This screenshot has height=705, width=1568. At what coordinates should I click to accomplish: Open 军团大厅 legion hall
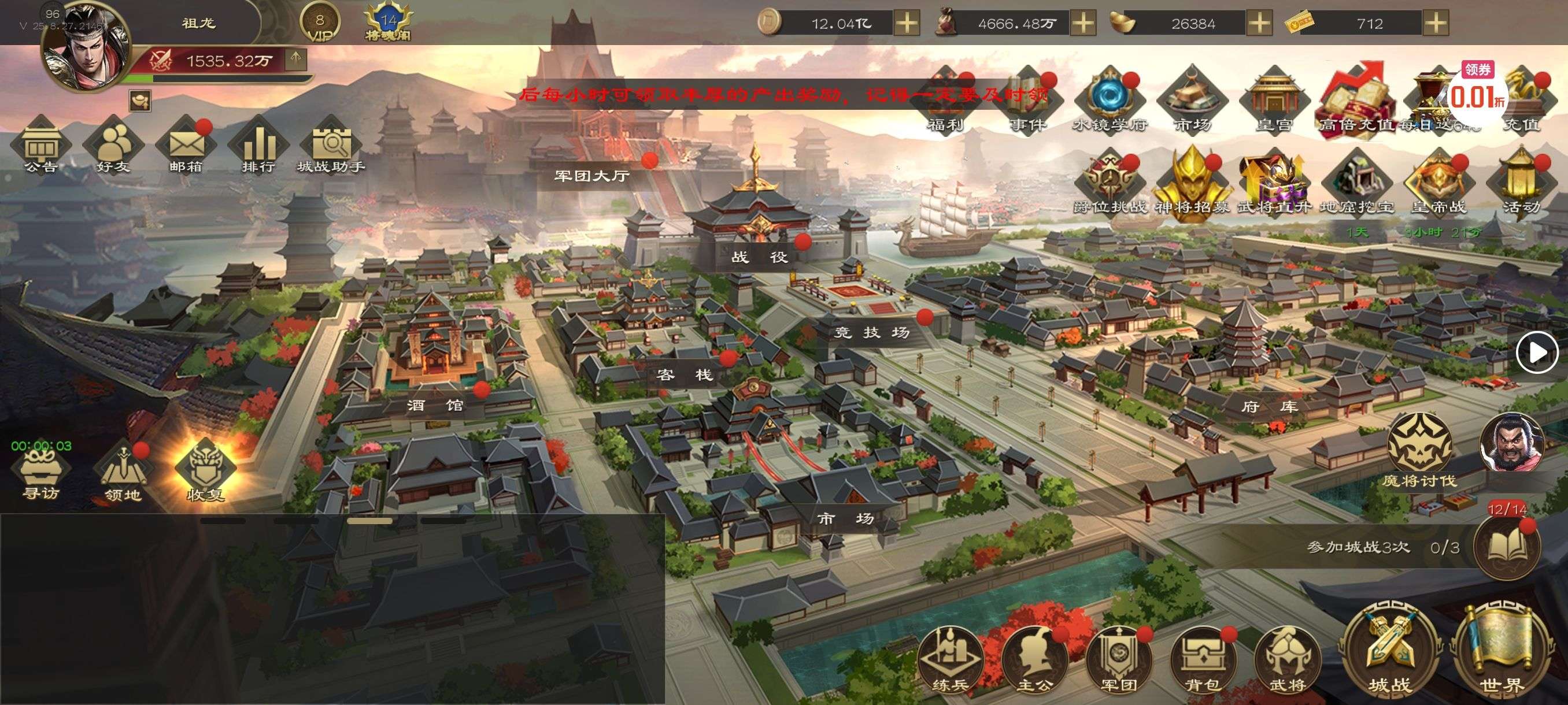point(591,176)
